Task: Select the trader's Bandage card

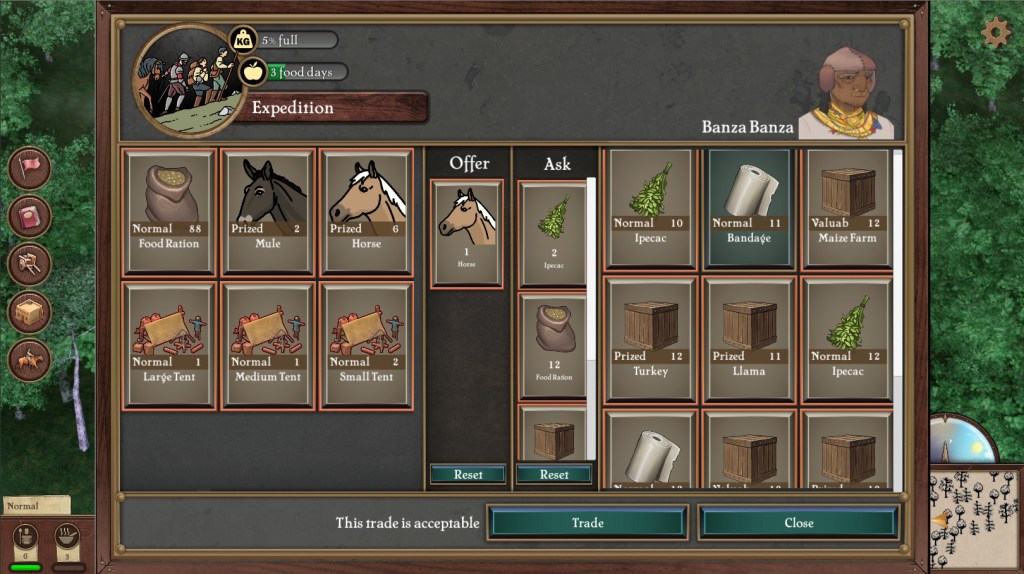Action: point(749,208)
